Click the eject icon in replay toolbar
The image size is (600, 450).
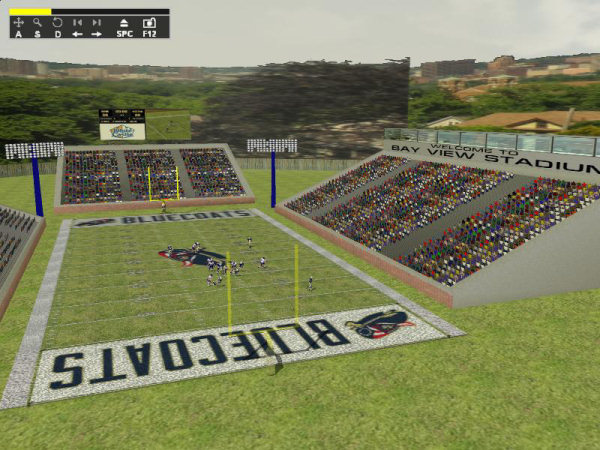124,22
